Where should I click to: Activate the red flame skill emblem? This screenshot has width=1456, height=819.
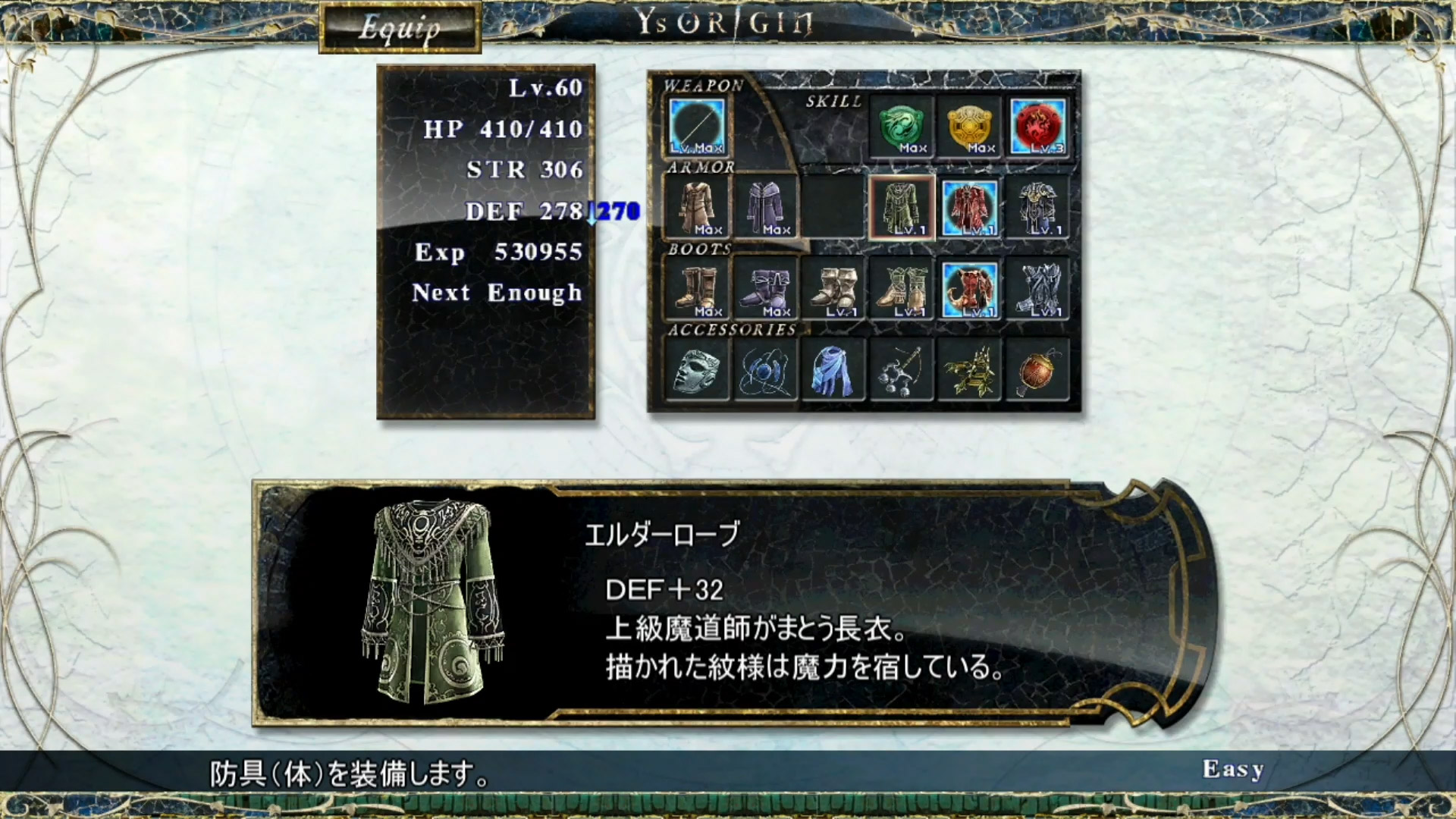pos(1038,126)
